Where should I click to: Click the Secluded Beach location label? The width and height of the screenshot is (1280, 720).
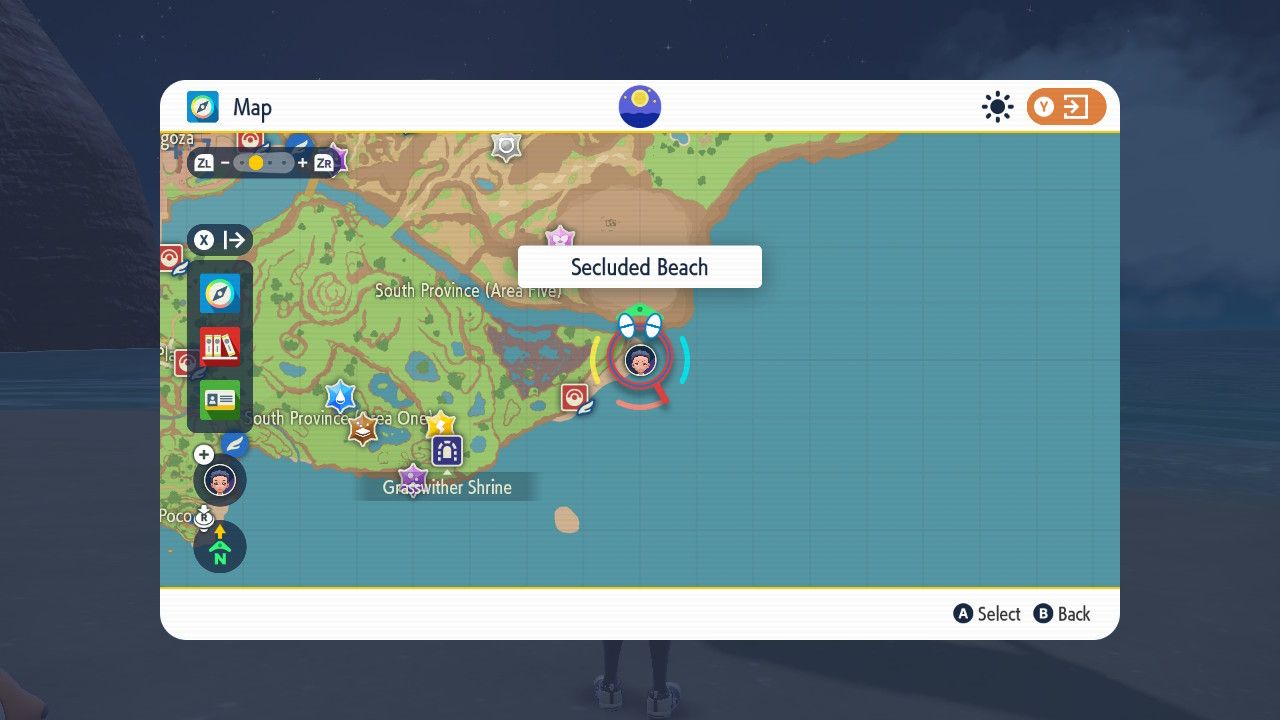[x=639, y=267]
